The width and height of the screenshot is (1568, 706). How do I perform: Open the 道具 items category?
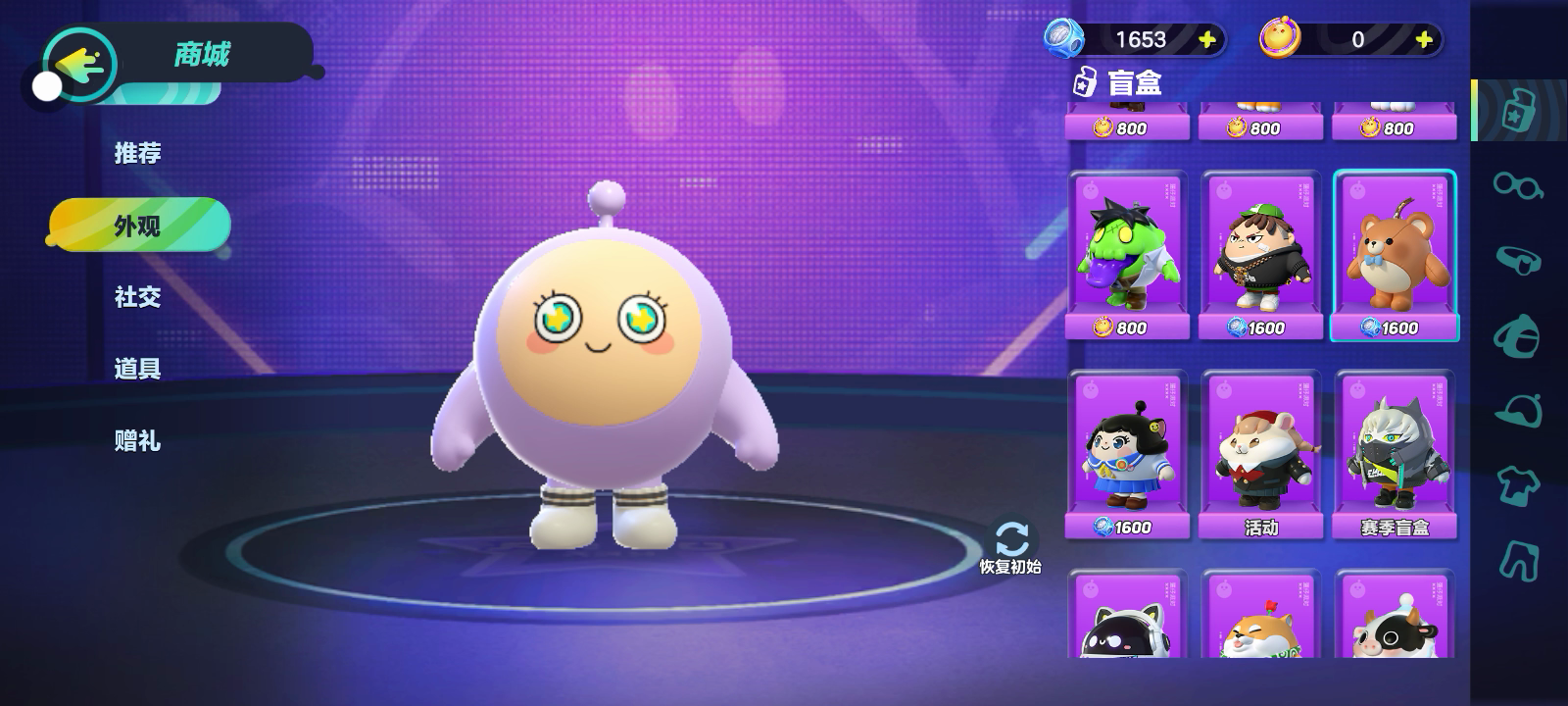point(137,369)
